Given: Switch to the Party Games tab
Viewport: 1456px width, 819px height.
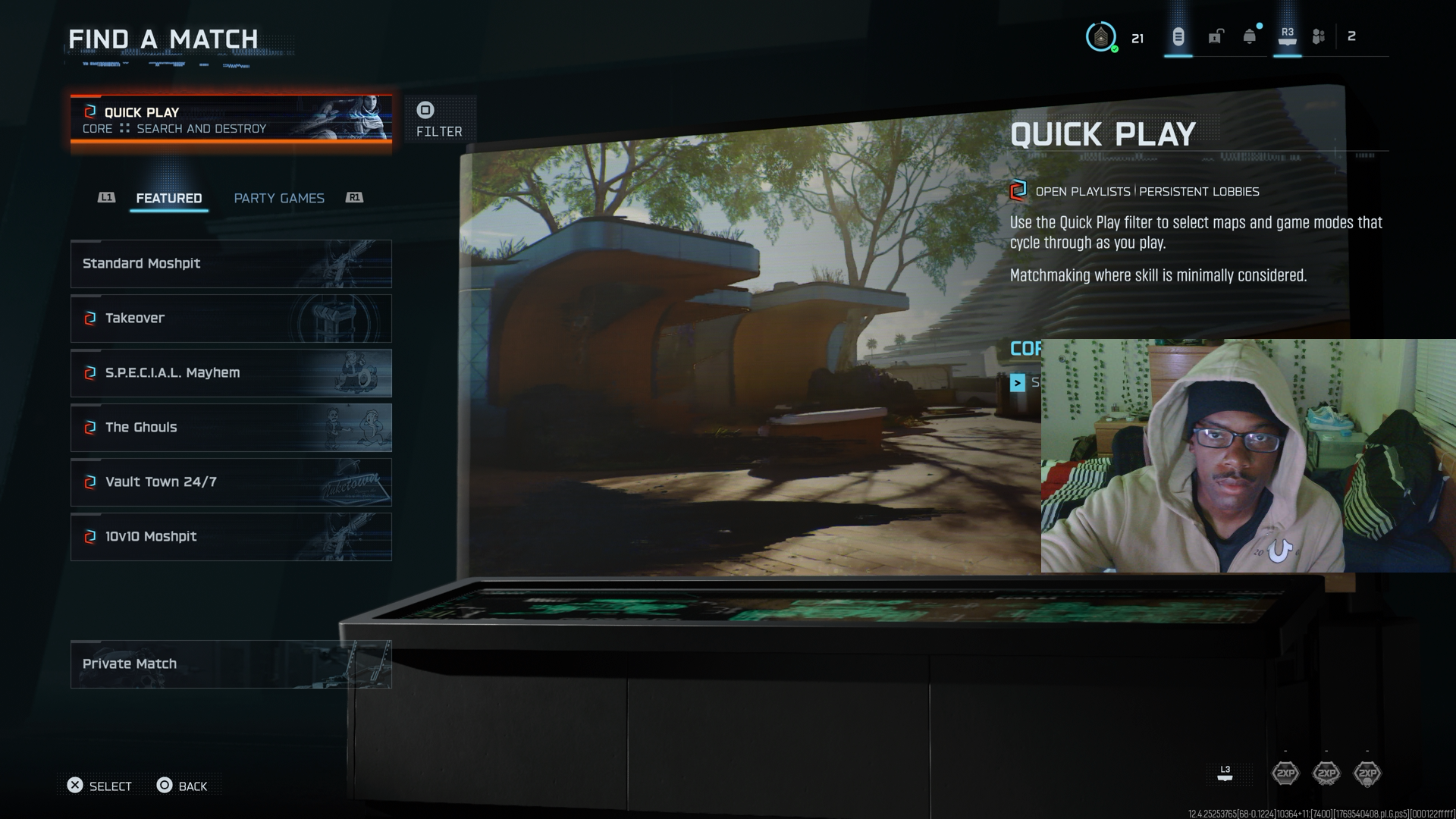Looking at the screenshot, I should point(279,198).
